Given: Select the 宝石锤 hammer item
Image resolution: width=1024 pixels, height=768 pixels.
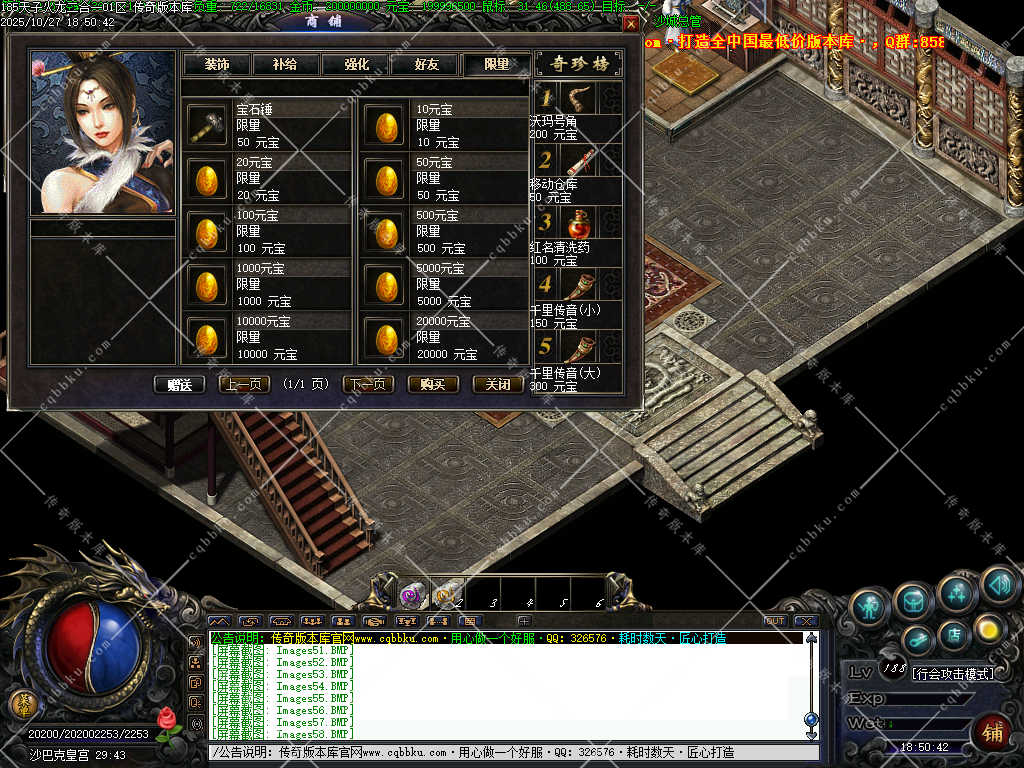Looking at the screenshot, I should [x=207, y=126].
